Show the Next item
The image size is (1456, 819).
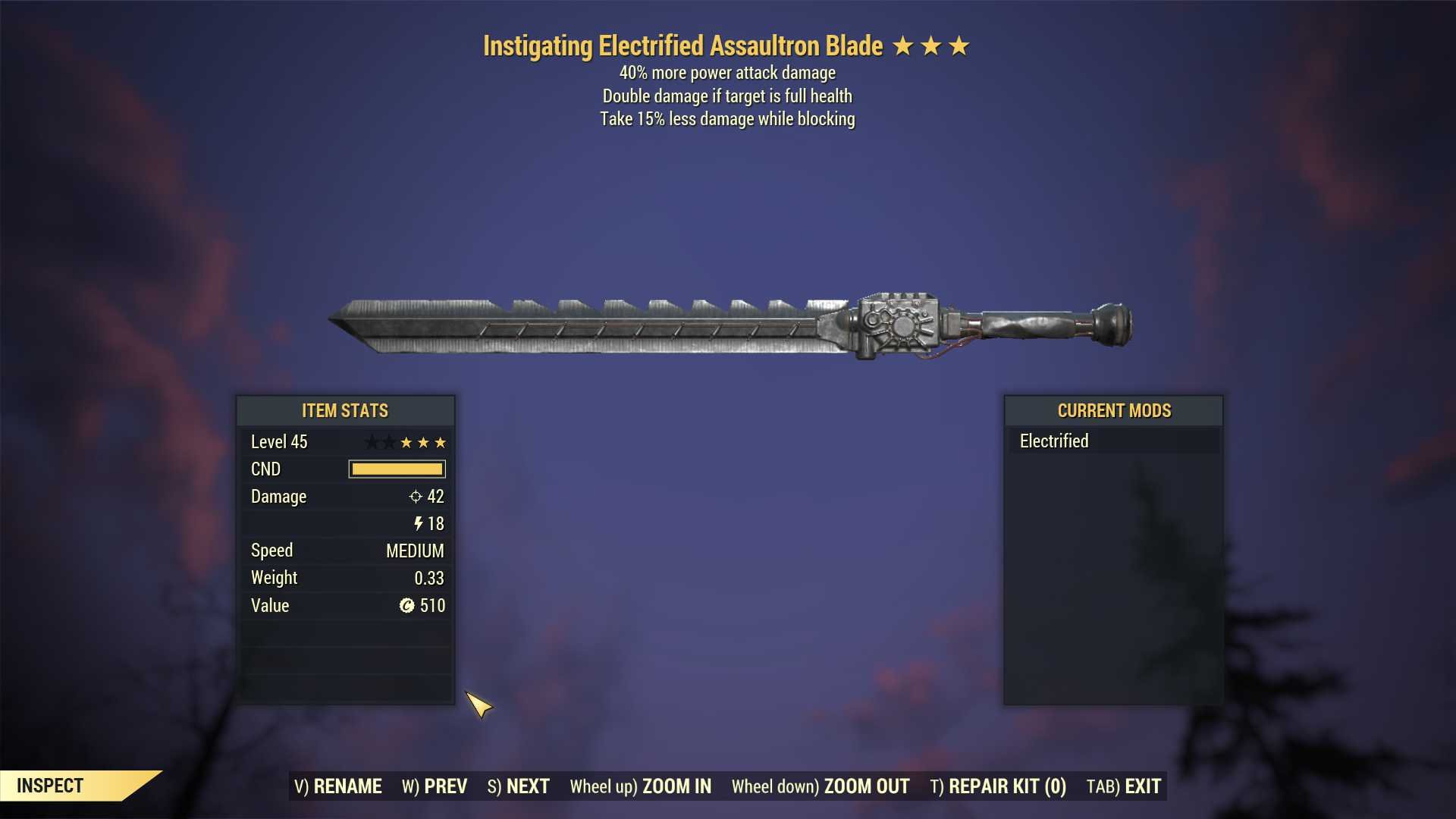(x=519, y=786)
